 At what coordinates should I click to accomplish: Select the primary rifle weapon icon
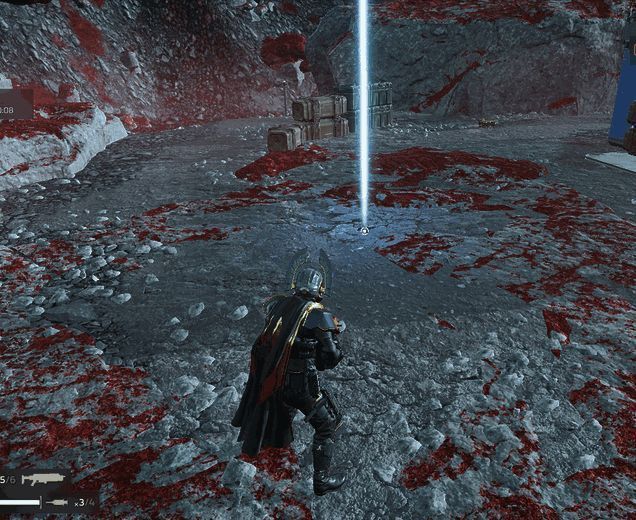43,481
